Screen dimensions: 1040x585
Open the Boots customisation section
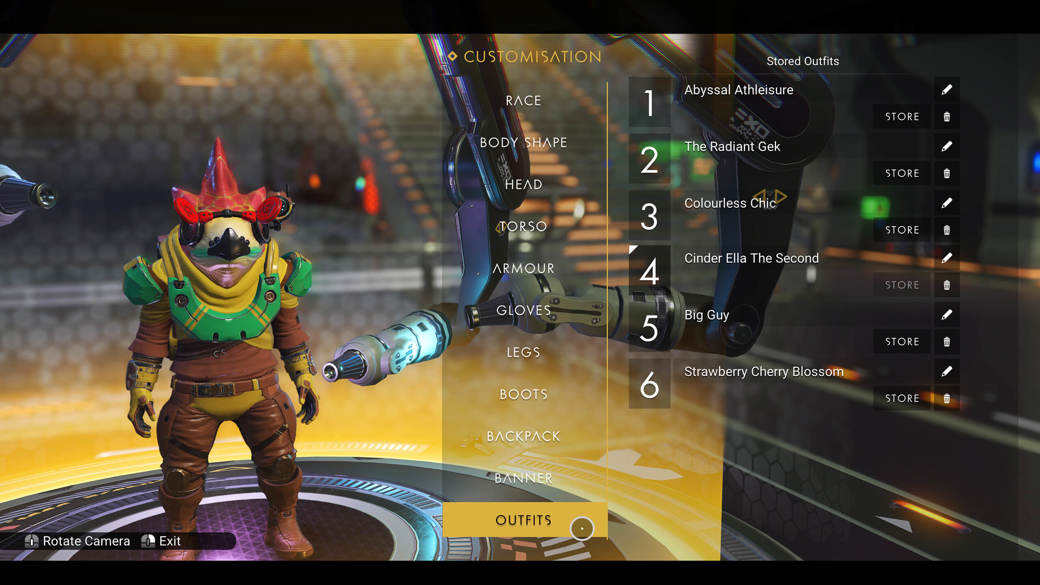point(523,395)
